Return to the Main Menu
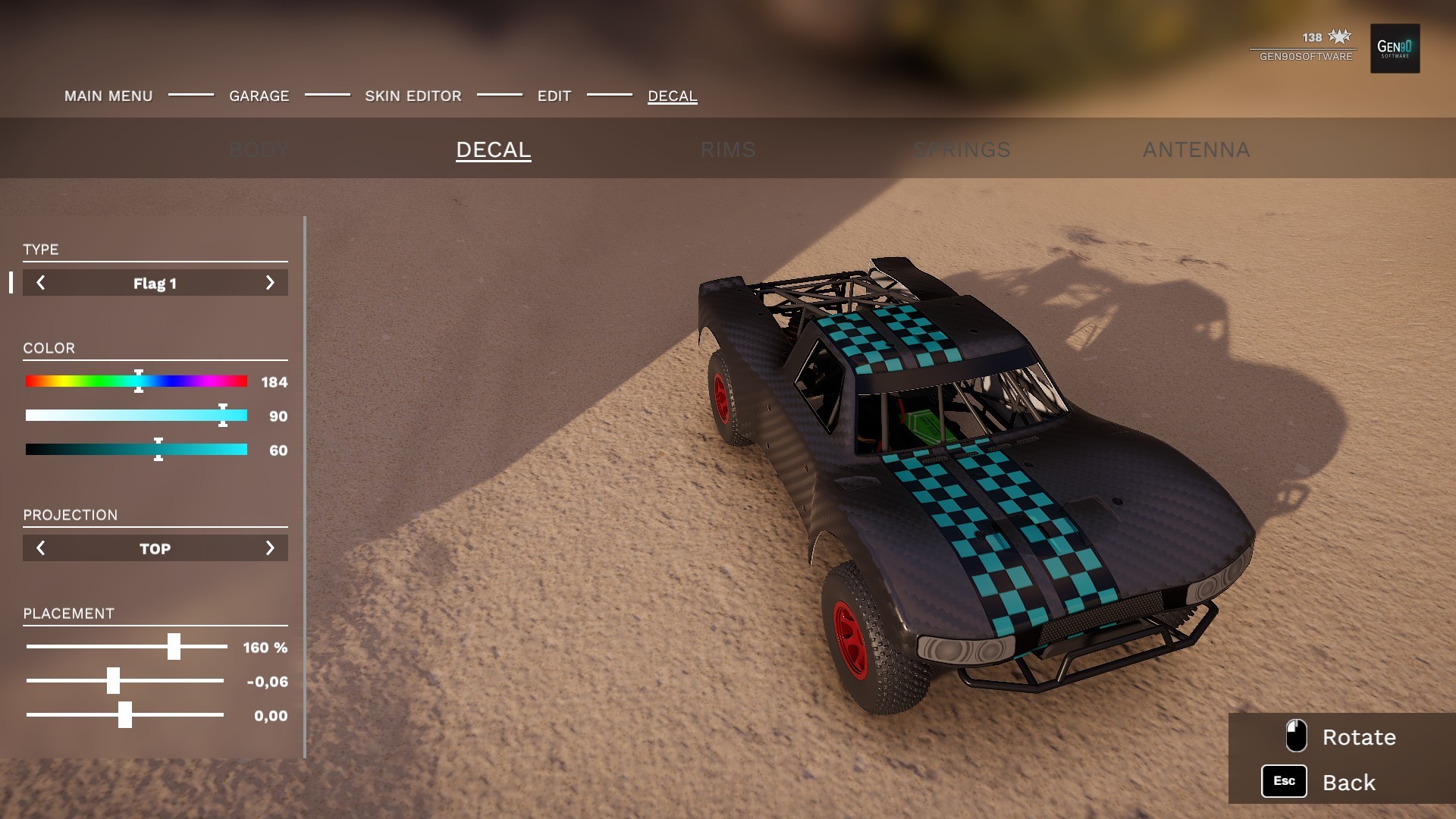This screenshot has width=1456, height=819. coord(108,96)
